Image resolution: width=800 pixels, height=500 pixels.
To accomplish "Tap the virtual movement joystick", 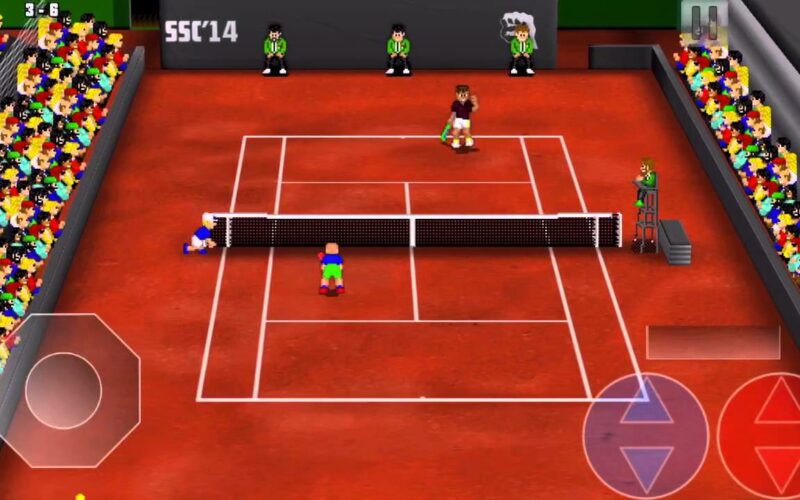I will [64, 390].
